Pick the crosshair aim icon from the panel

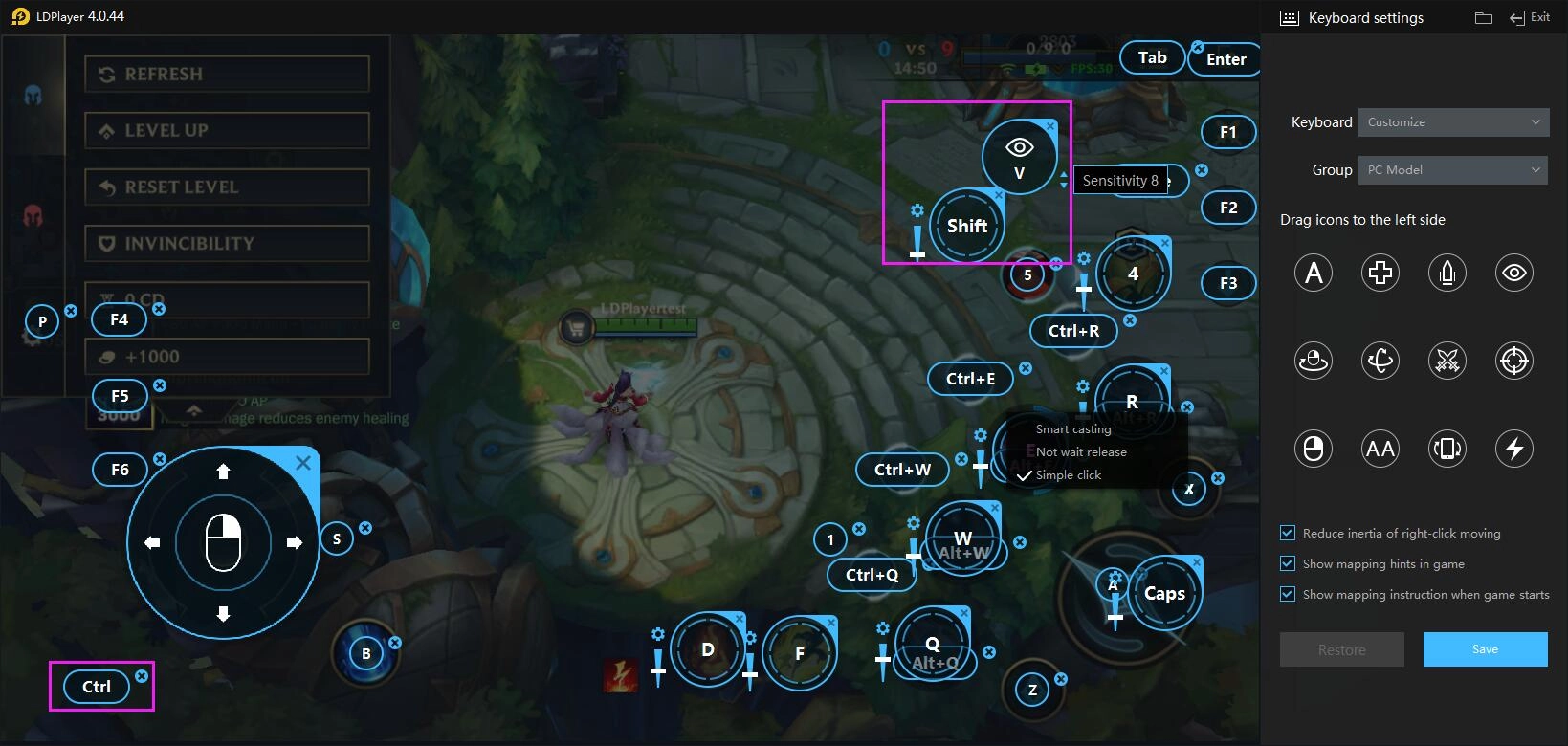click(x=1513, y=361)
